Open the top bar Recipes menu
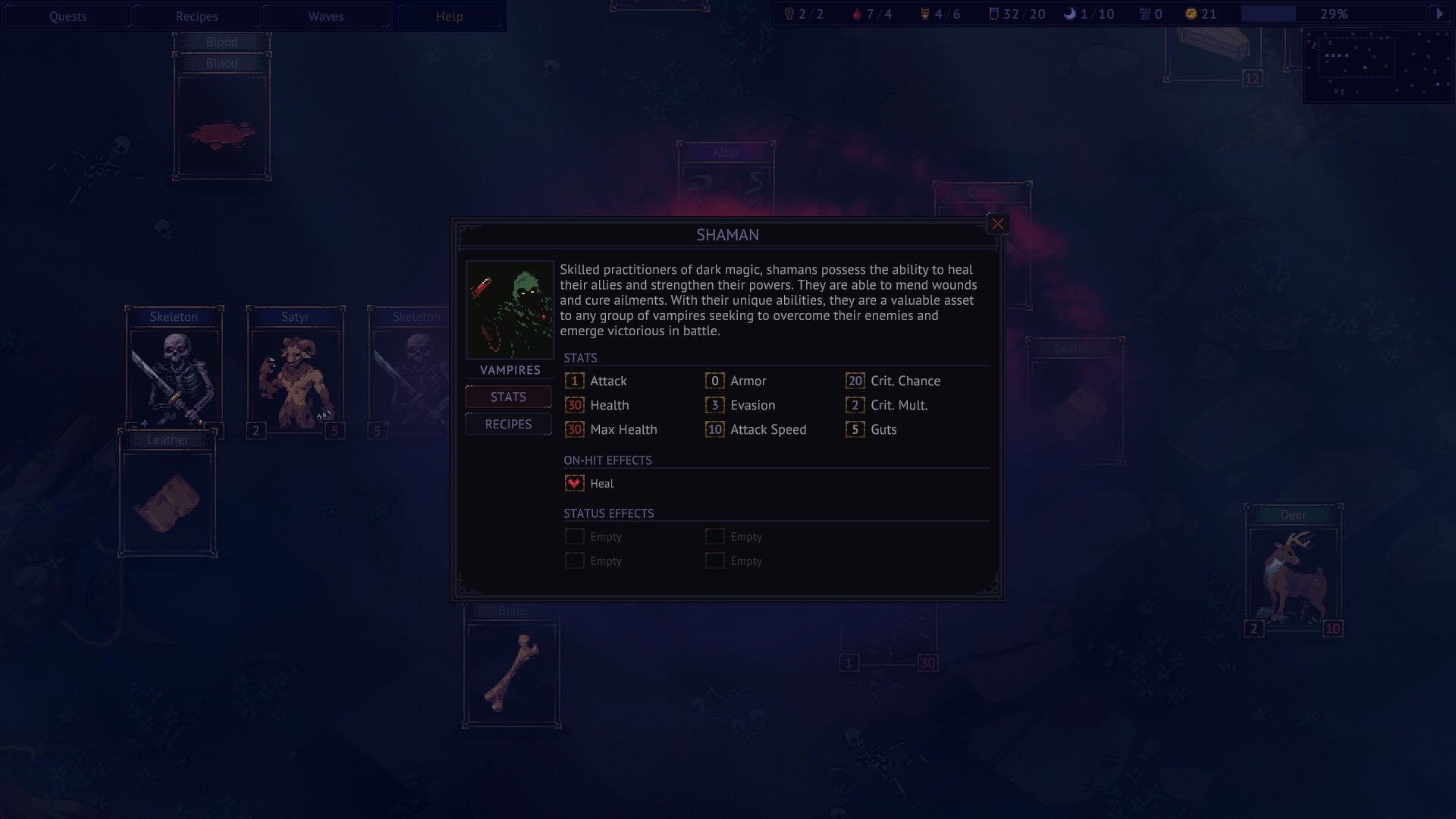 point(196,16)
